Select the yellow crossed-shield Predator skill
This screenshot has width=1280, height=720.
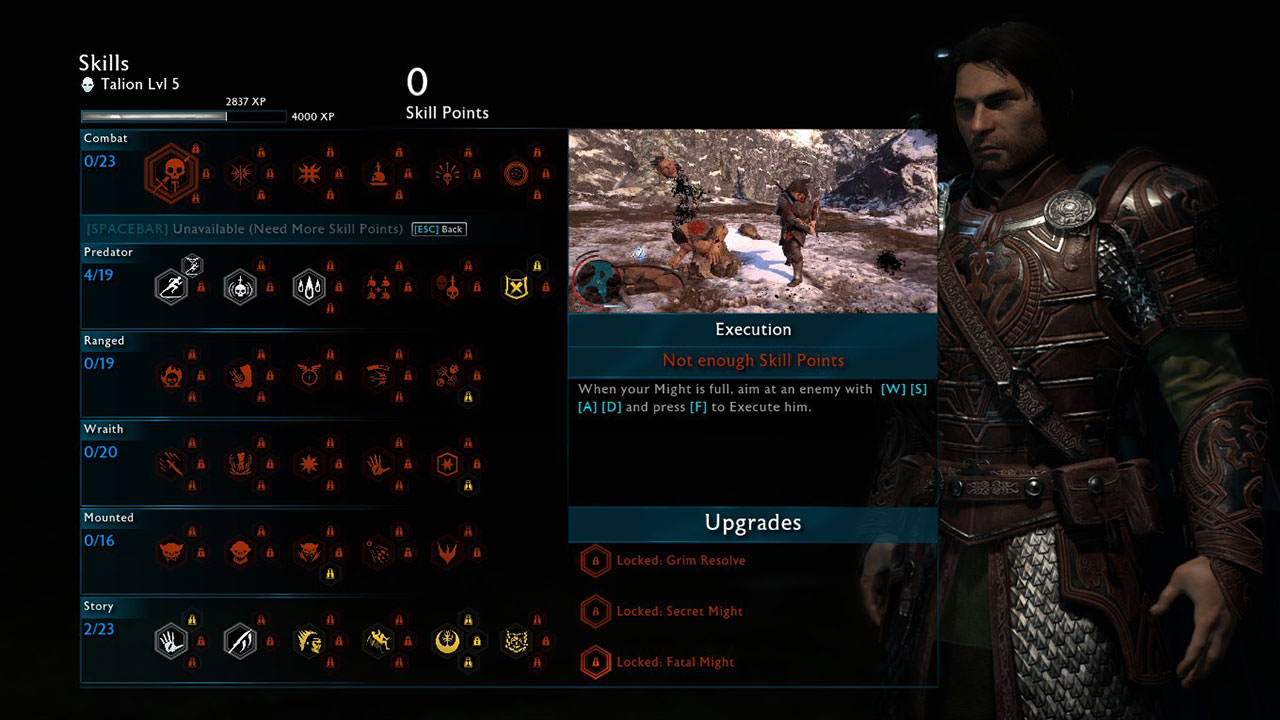[x=515, y=287]
